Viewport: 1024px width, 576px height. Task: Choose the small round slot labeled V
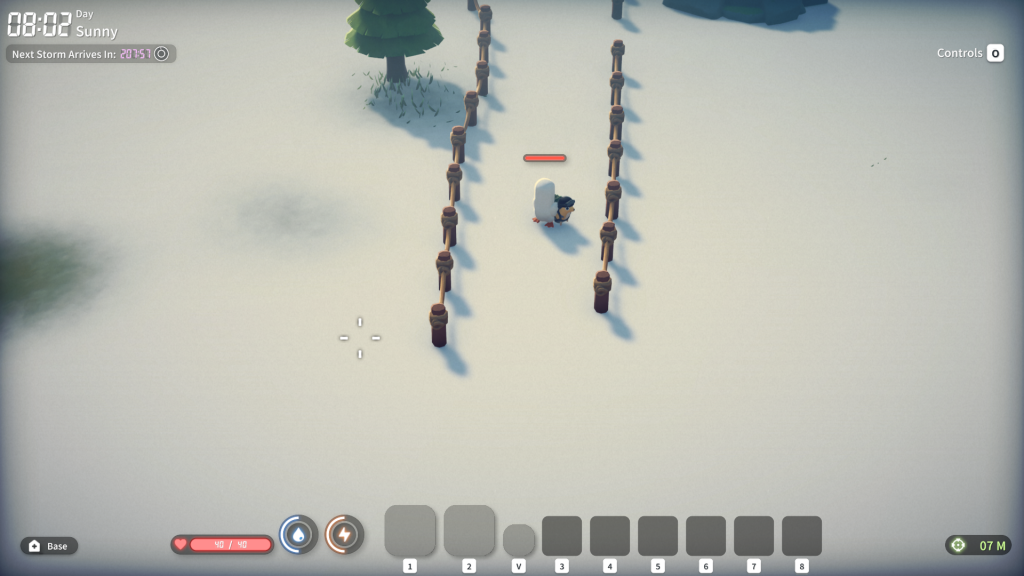[x=518, y=540]
